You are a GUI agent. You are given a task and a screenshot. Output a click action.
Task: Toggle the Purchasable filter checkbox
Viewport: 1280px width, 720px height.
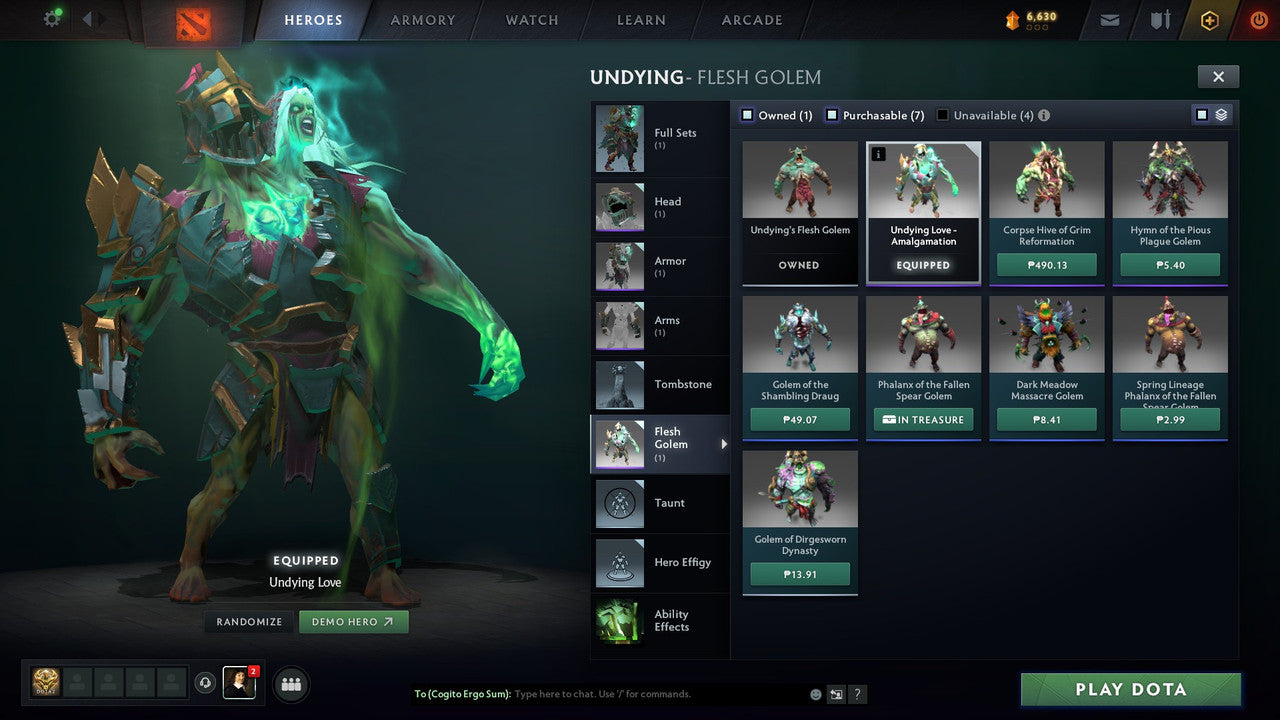[x=831, y=115]
